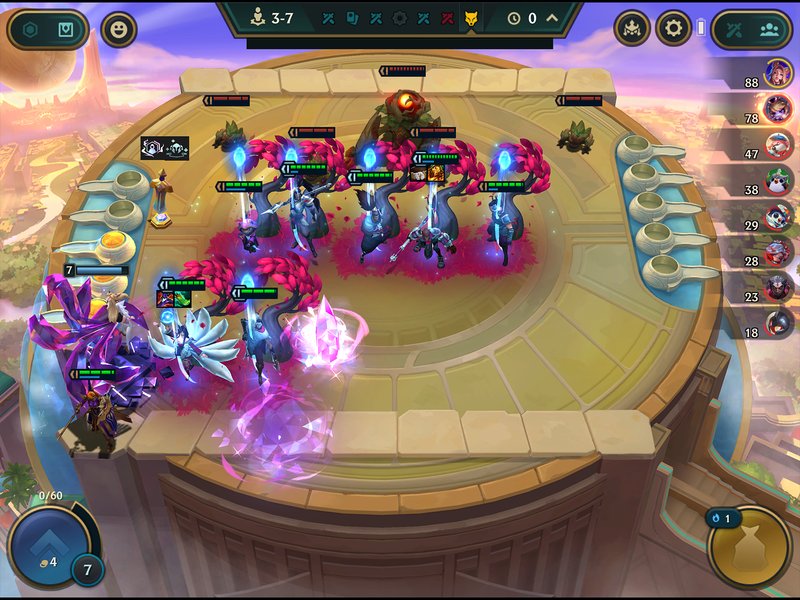The height and width of the screenshot is (600, 800).
Task: Open the settings gear menu
Action: [x=673, y=28]
